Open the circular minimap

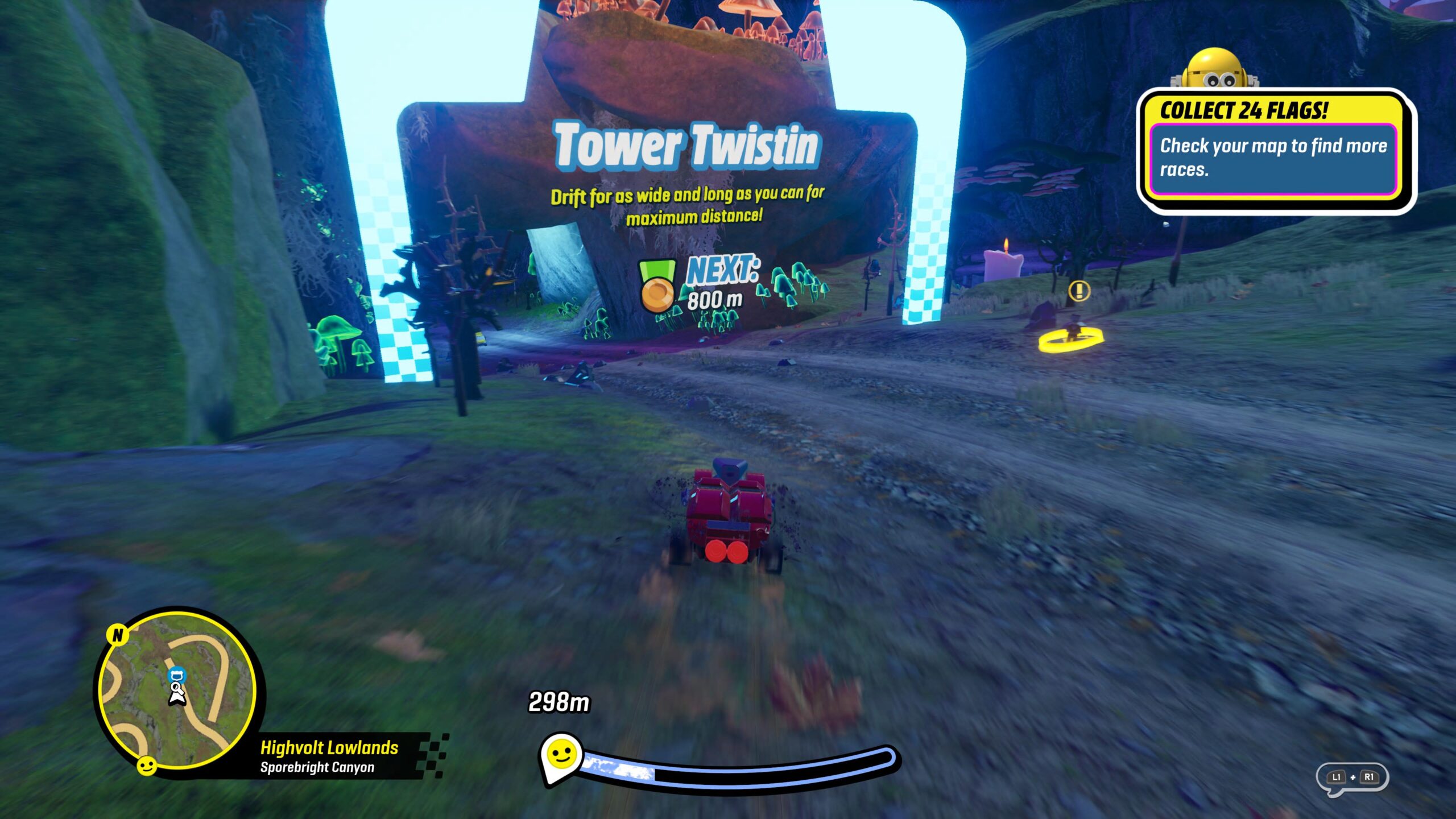[177, 690]
